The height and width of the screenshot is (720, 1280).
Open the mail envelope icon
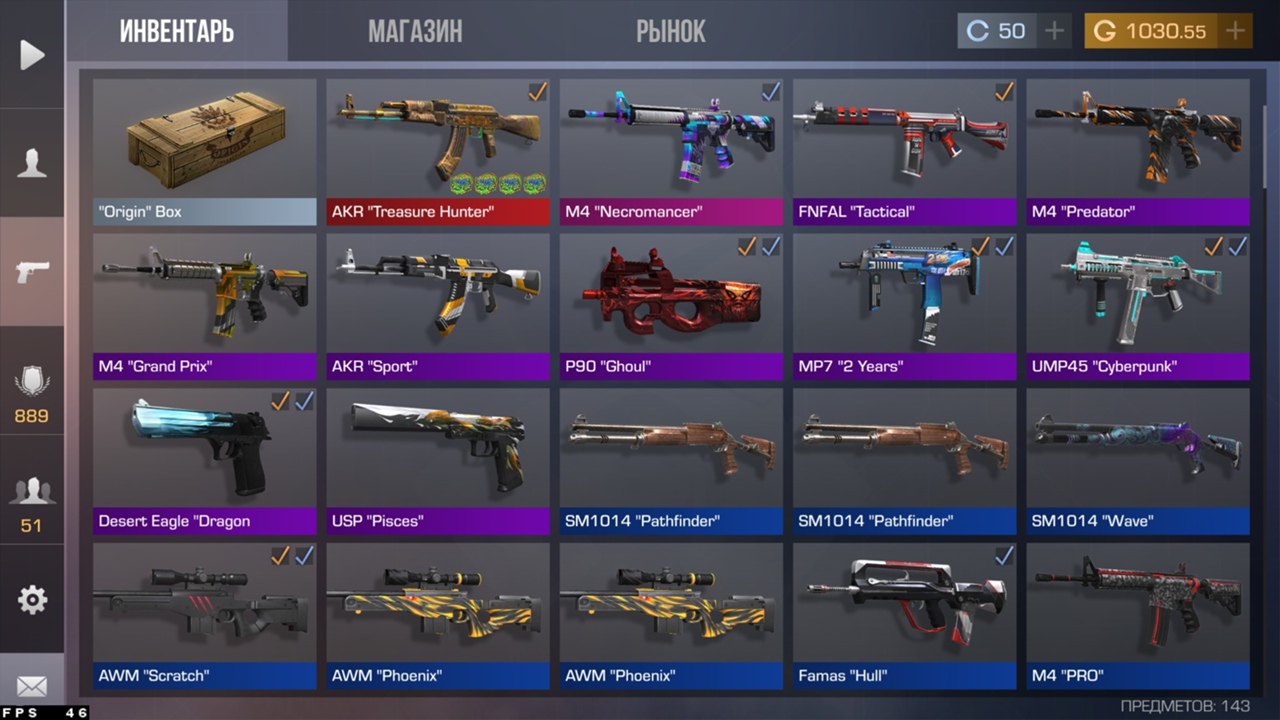coord(32,686)
